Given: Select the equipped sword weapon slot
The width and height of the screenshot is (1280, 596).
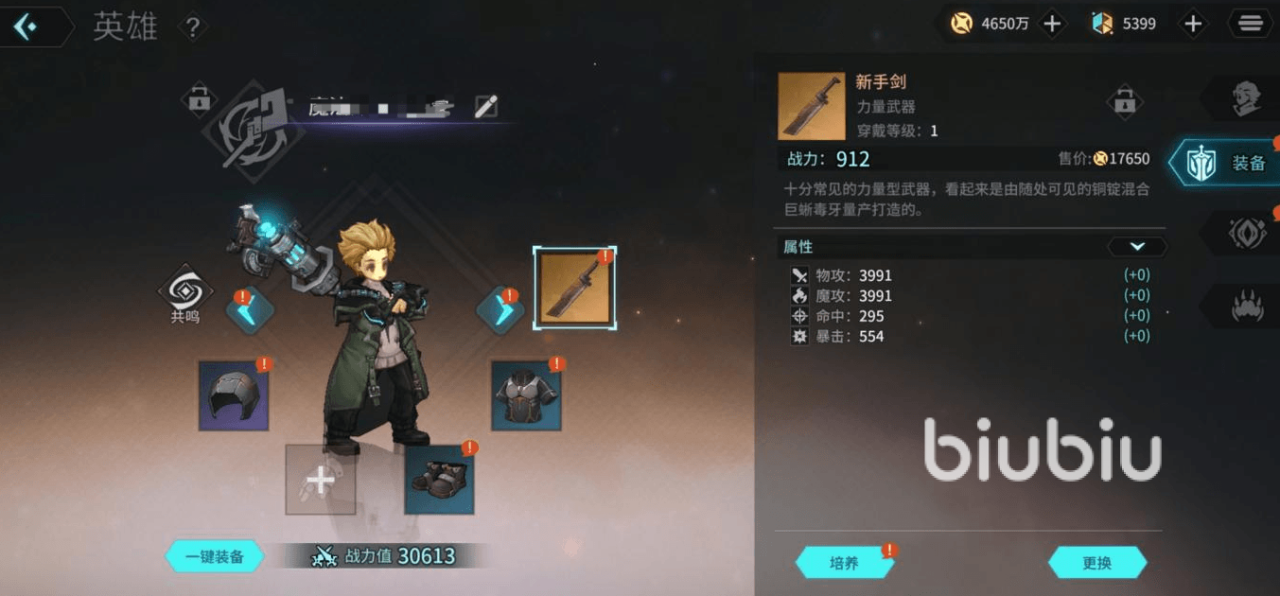Looking at the screenshot, I should [x=575, y=289].
